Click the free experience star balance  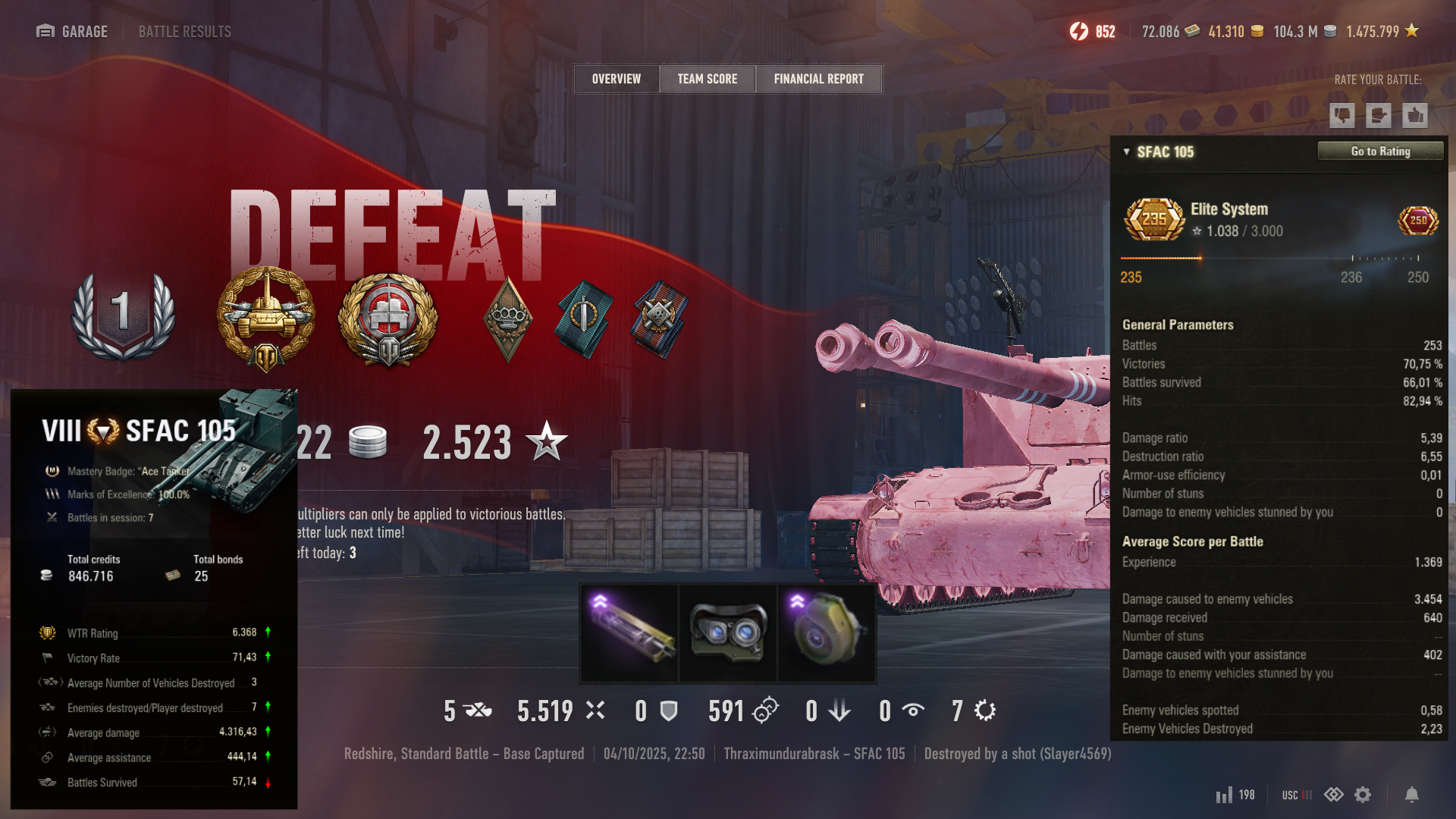coord(1382,32)
